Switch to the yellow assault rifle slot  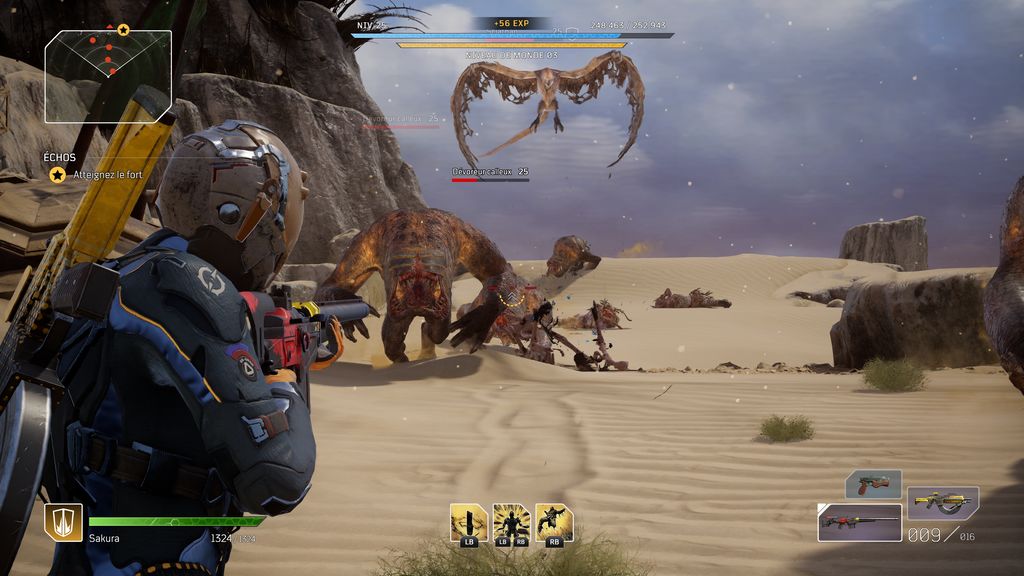pyautogui.click(x=942, y=501)
